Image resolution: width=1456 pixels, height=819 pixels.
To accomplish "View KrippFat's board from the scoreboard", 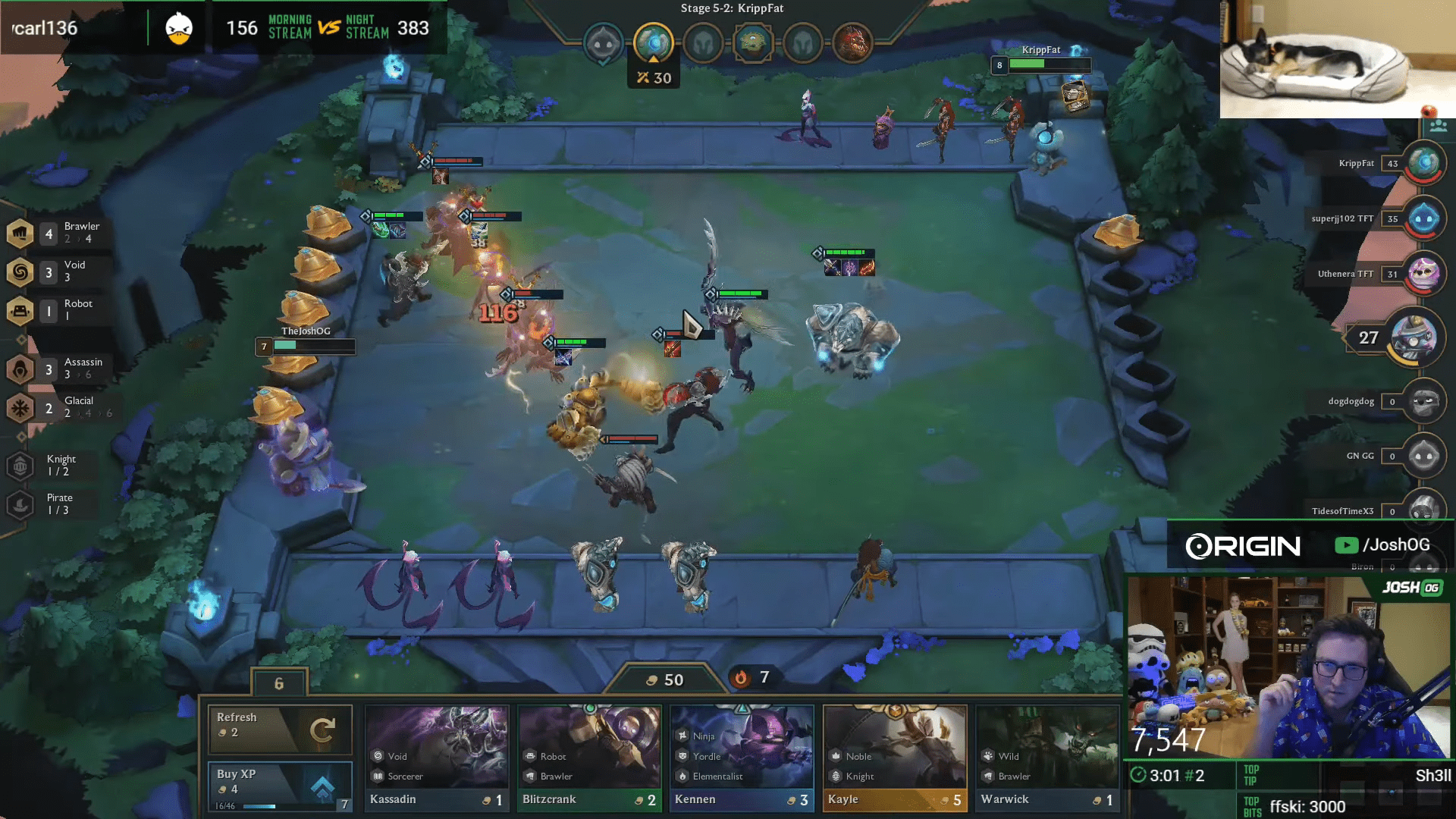I will (1423, 163).
